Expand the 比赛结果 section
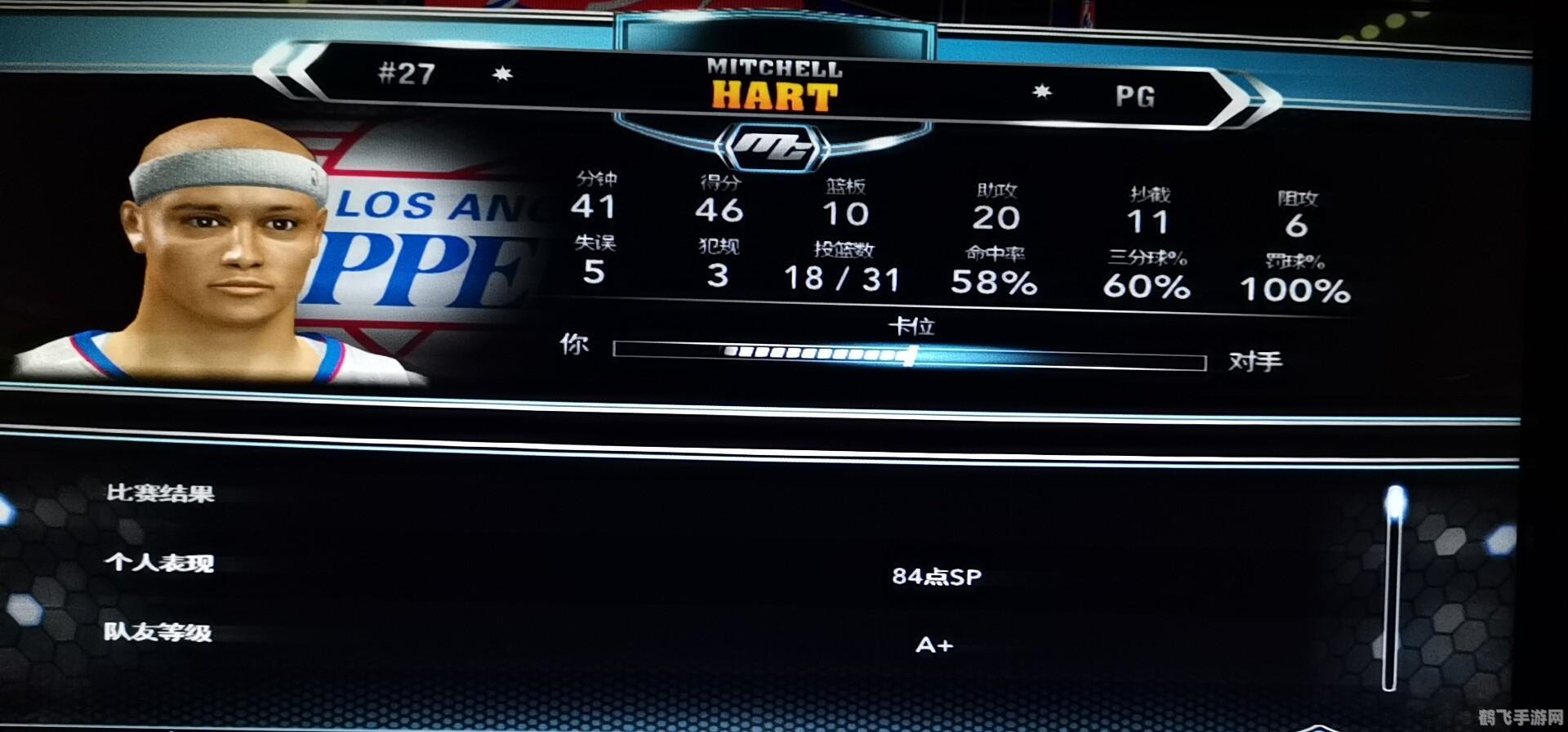Image resolution: width=1568 pixels, height=732 pixels. click(161, 493)
